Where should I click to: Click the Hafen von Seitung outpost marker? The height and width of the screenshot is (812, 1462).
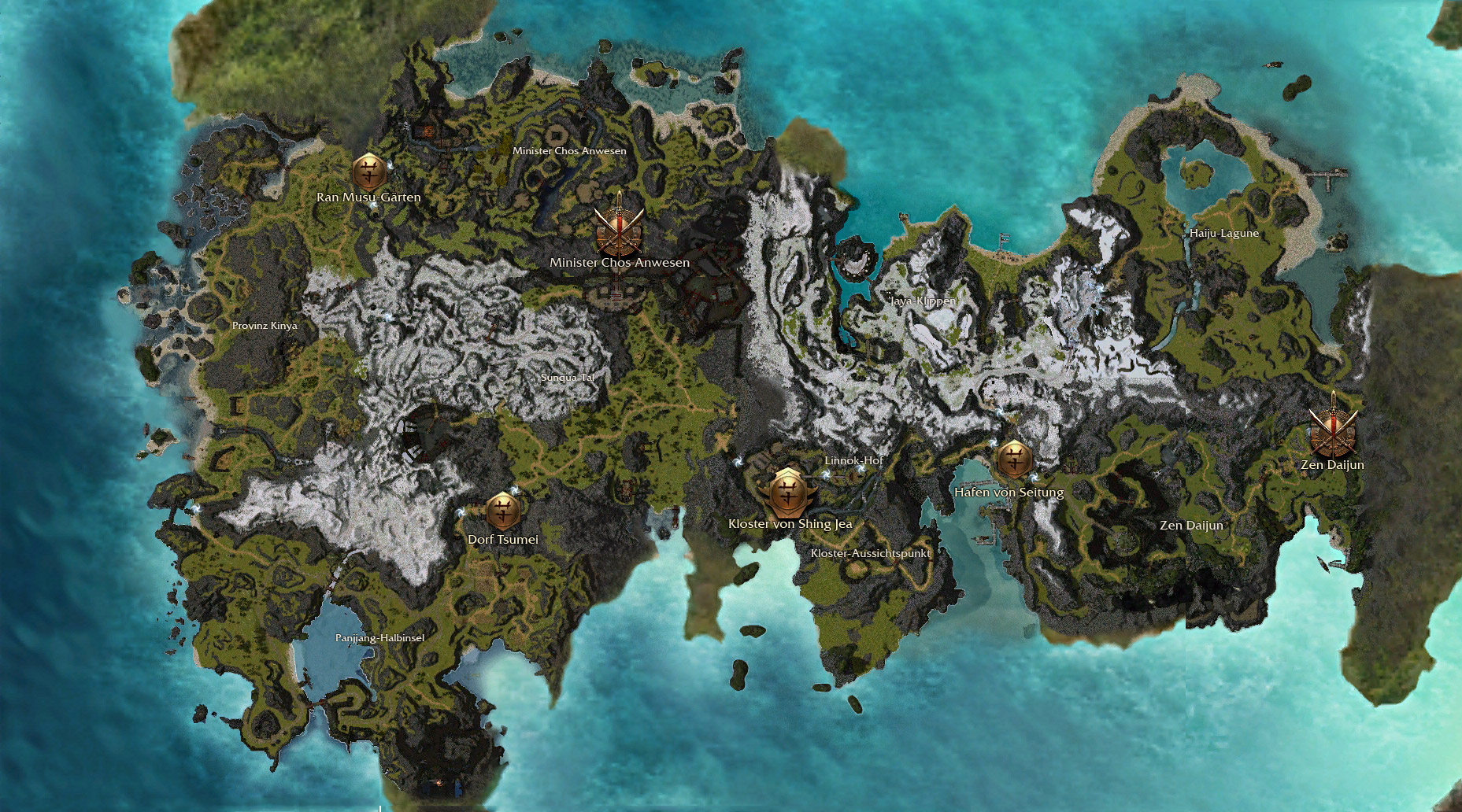(x=1013, y=459)
